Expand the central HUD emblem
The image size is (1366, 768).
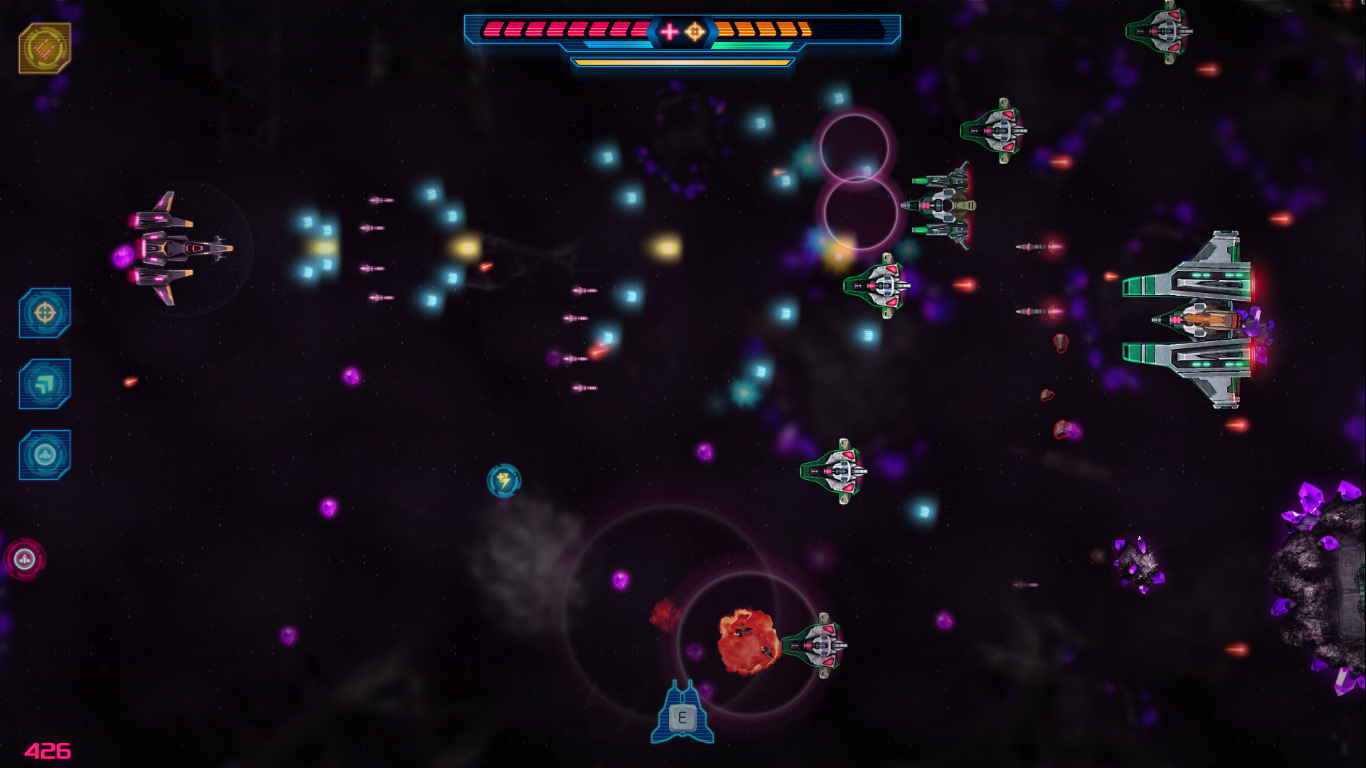[x=680, y=31]
